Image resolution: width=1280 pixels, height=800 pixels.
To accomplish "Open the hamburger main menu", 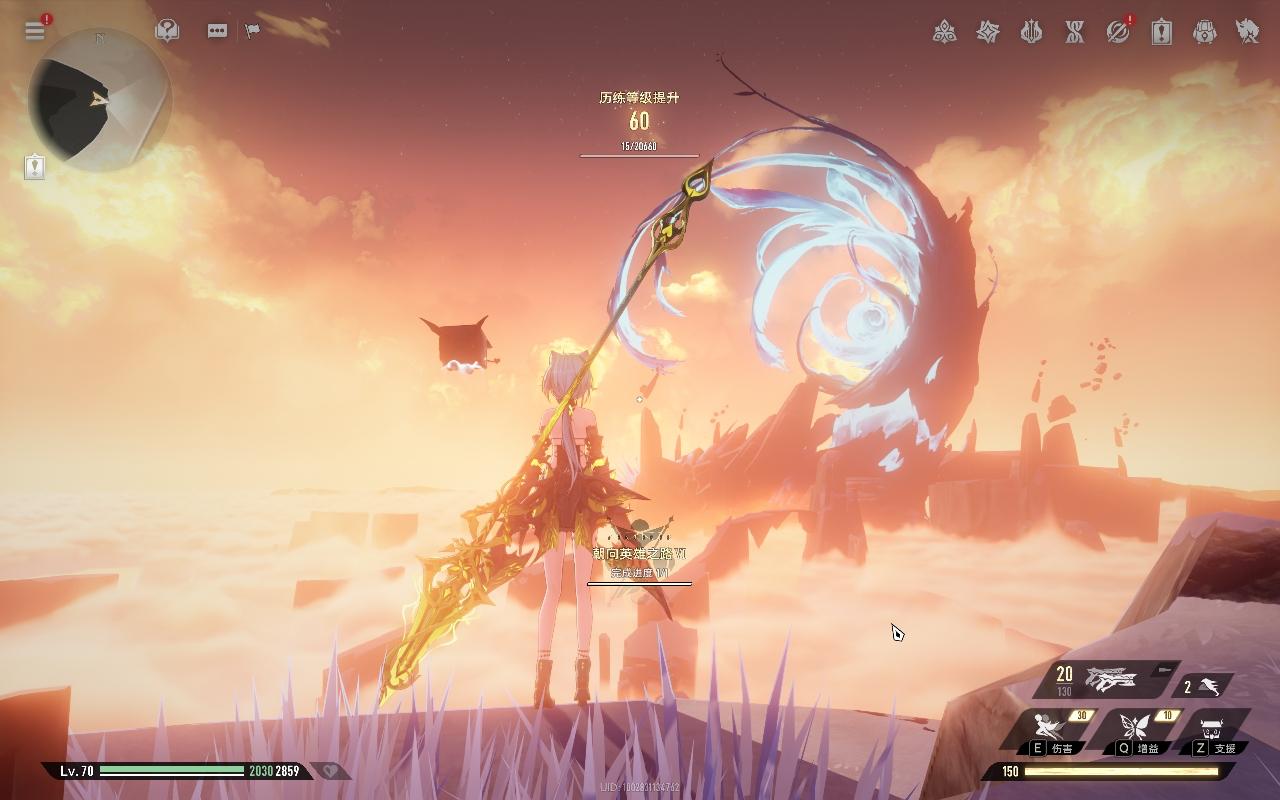I will (35, 30).
